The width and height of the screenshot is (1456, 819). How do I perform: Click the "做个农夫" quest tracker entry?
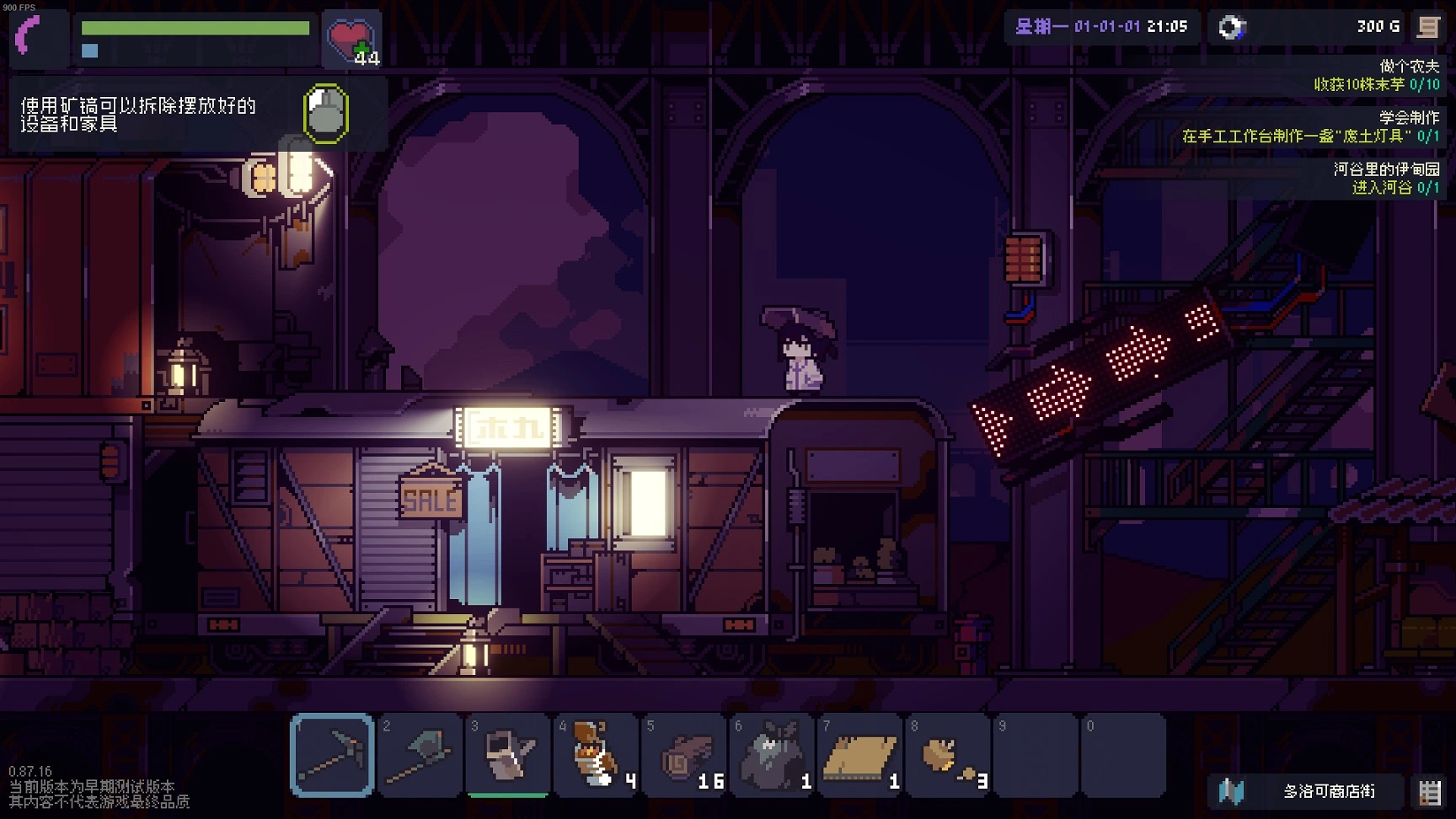(x=1377, y=75)
